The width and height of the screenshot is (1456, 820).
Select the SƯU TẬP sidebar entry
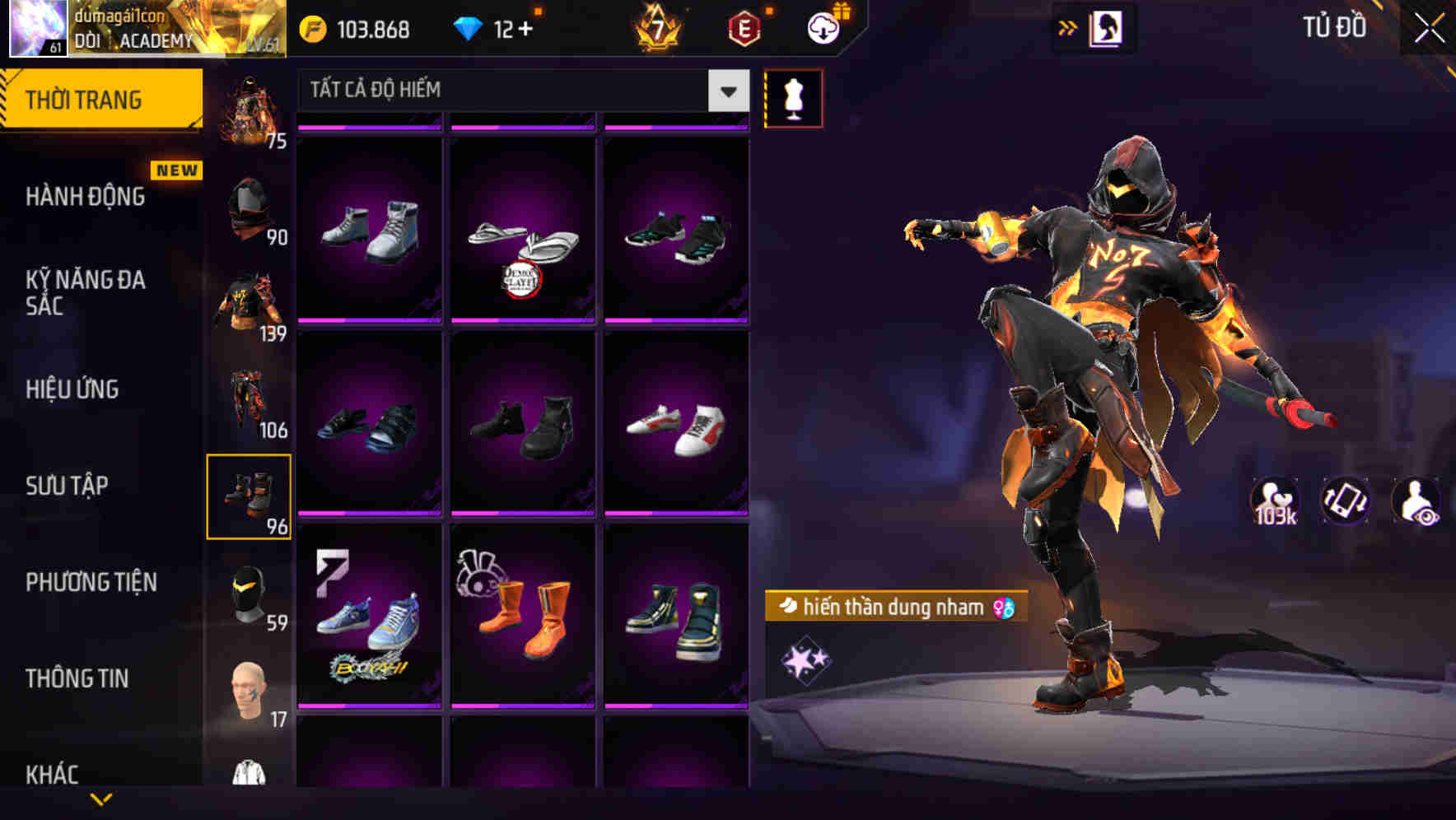(66, 486)
